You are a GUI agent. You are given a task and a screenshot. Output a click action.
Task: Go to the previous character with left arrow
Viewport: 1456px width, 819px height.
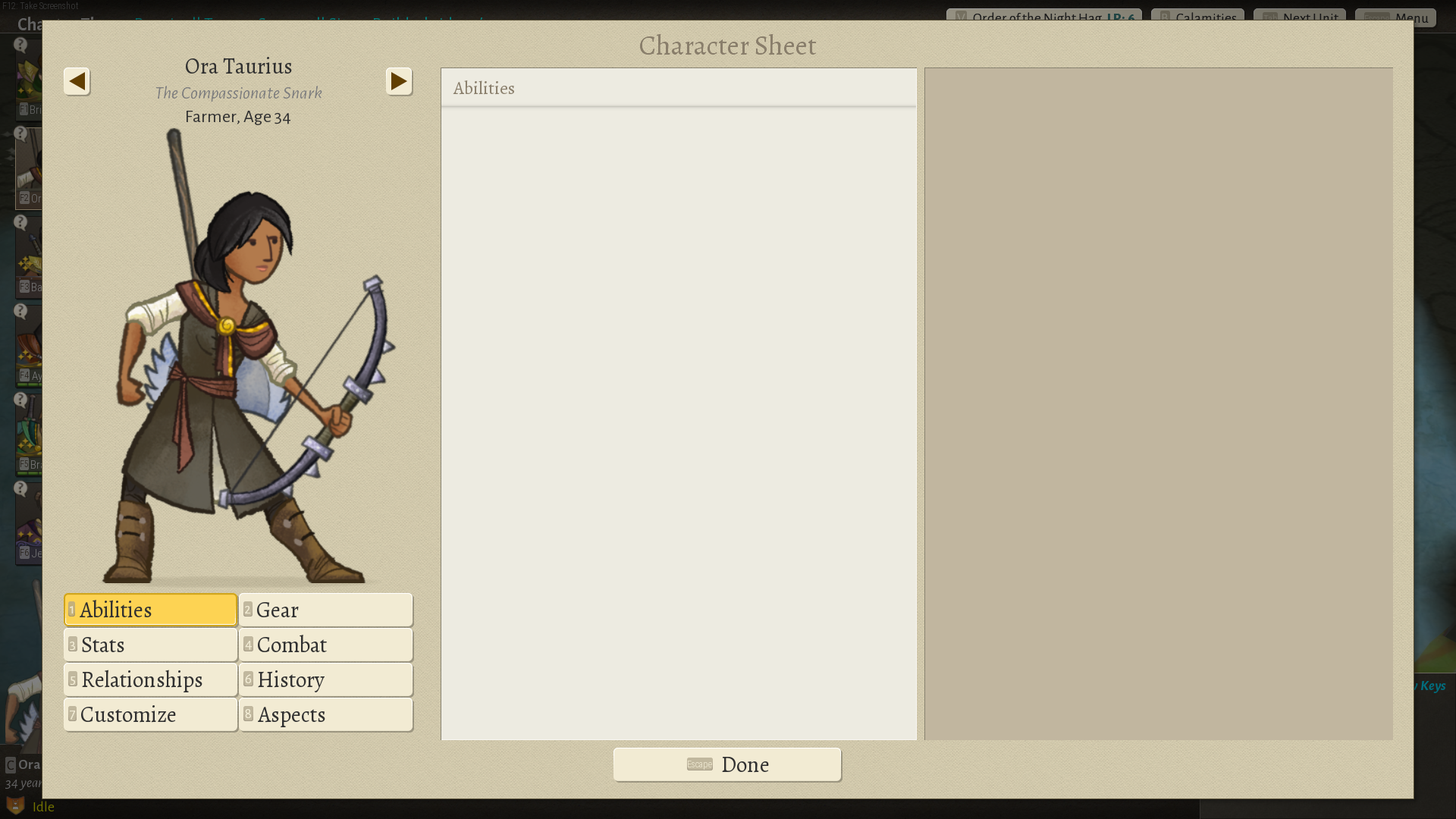[x=77, y=81]
